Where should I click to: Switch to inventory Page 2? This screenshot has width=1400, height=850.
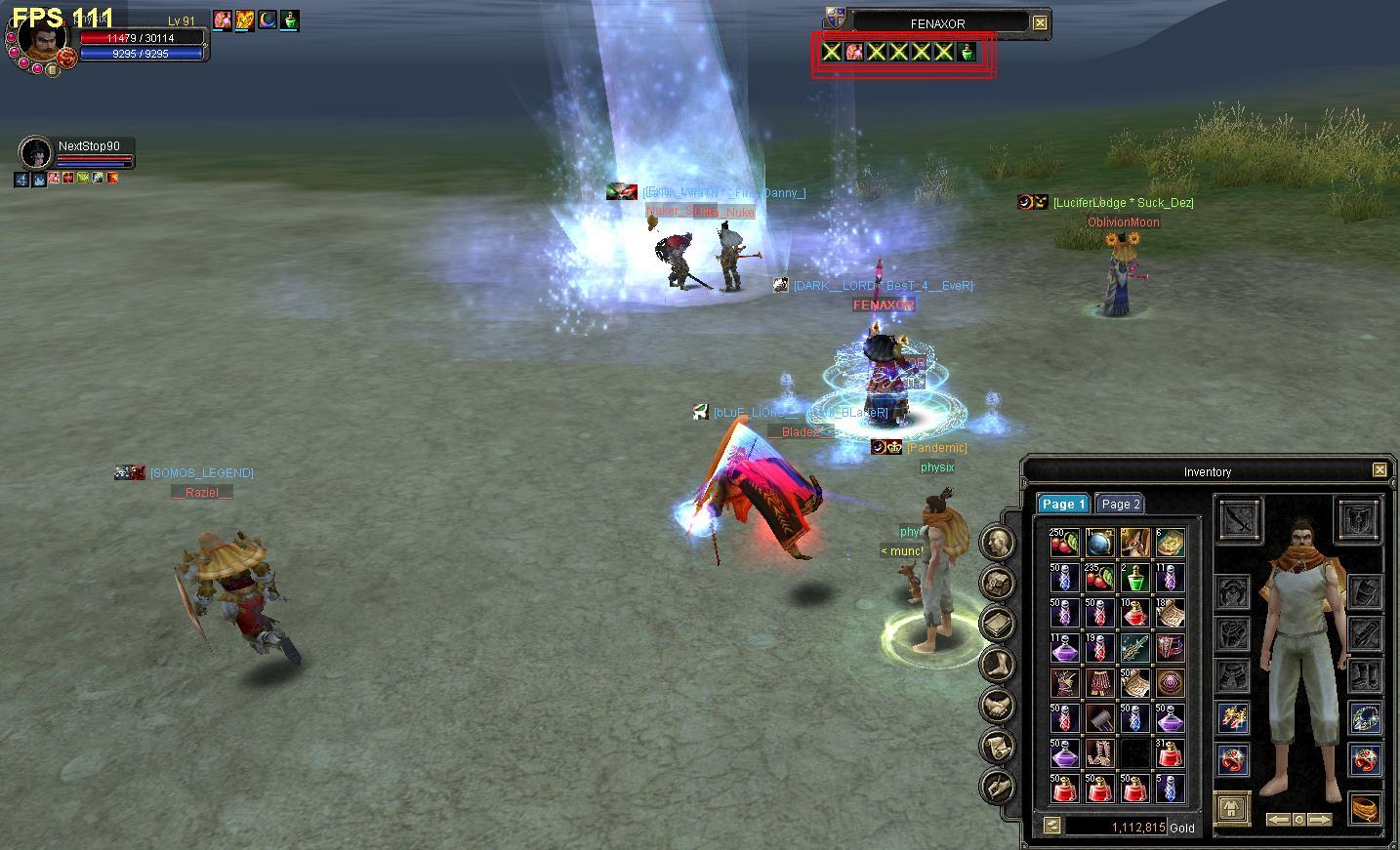click(1120, 504)
